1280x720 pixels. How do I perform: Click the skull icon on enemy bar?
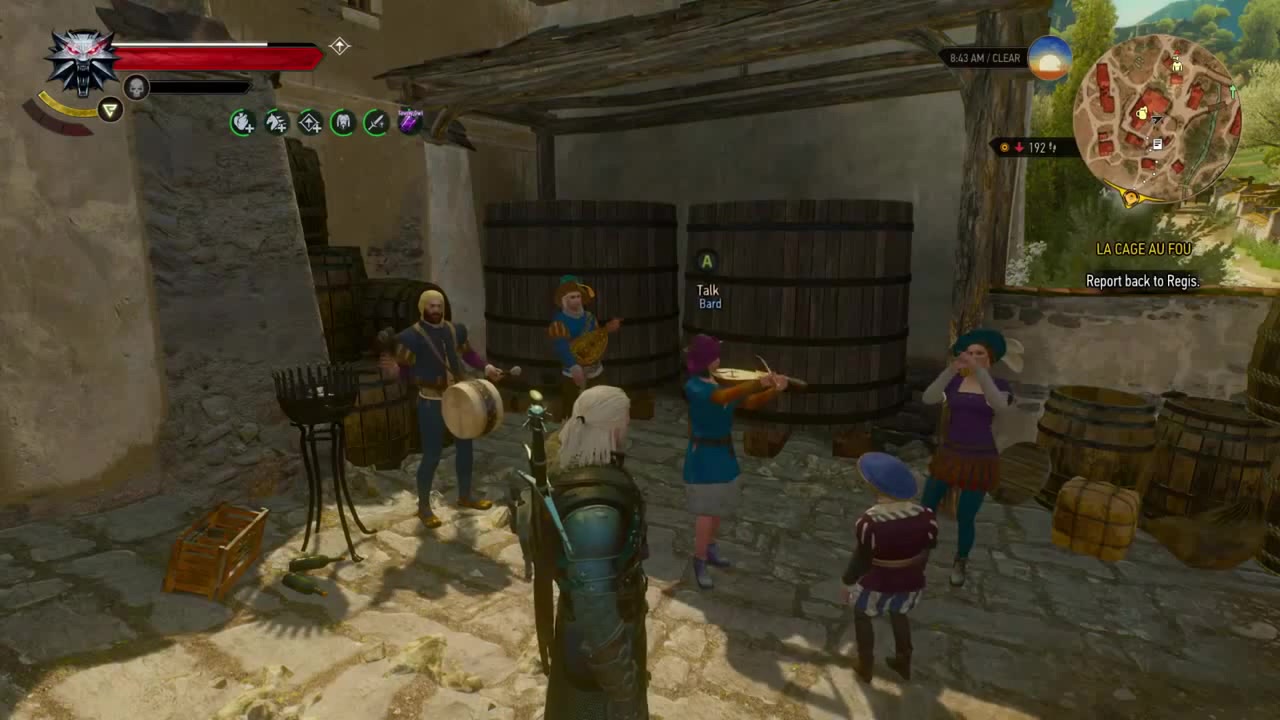pyautogui.click(x=135, y=87)
